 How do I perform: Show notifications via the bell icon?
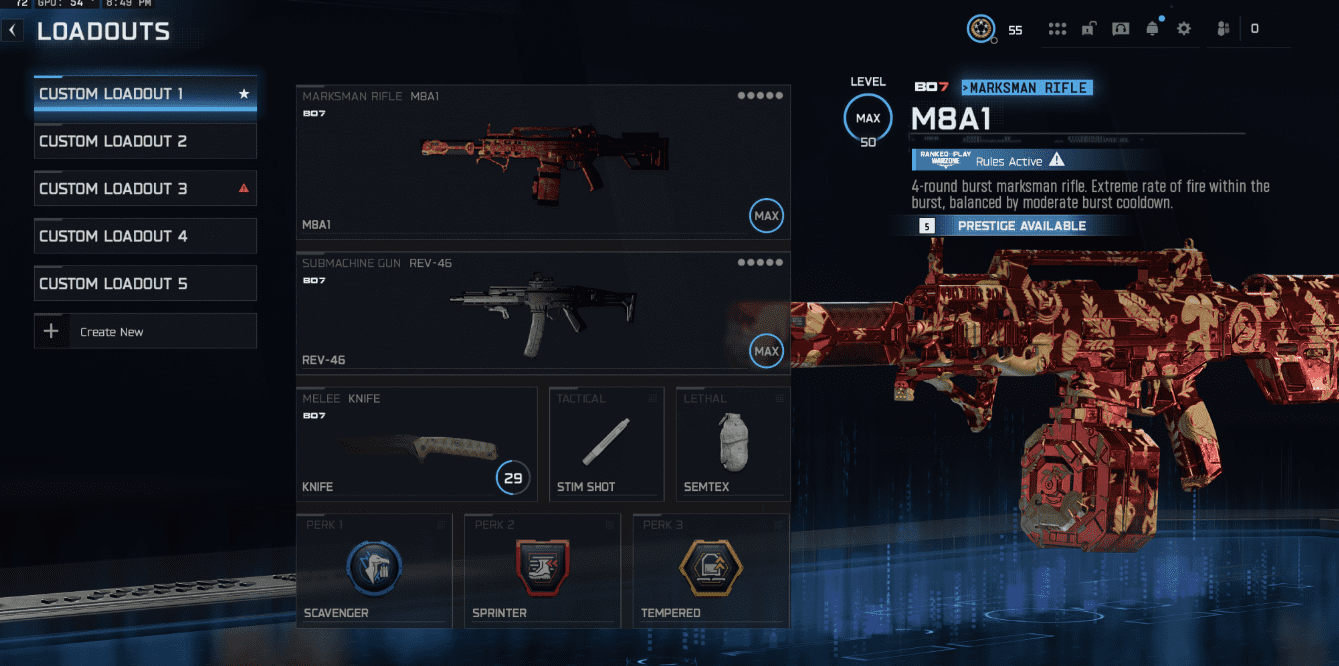pyautogui.click(x=1152, y=29)
